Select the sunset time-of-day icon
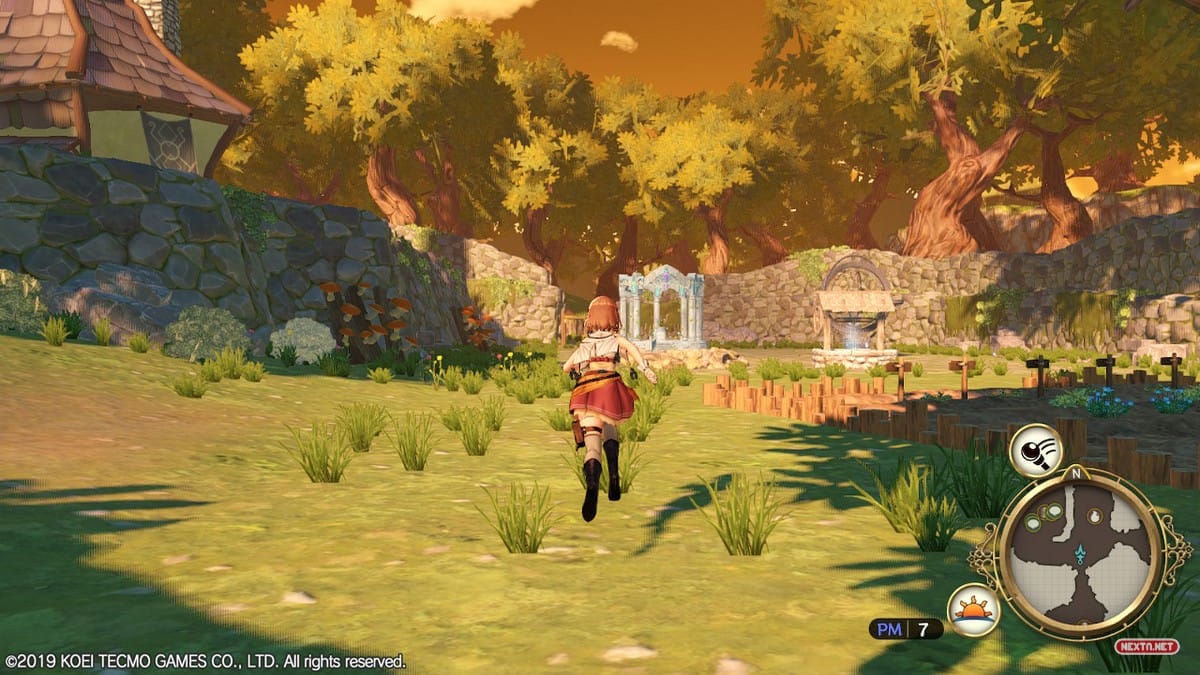The image size is (1200, 675). pos(973,610)
